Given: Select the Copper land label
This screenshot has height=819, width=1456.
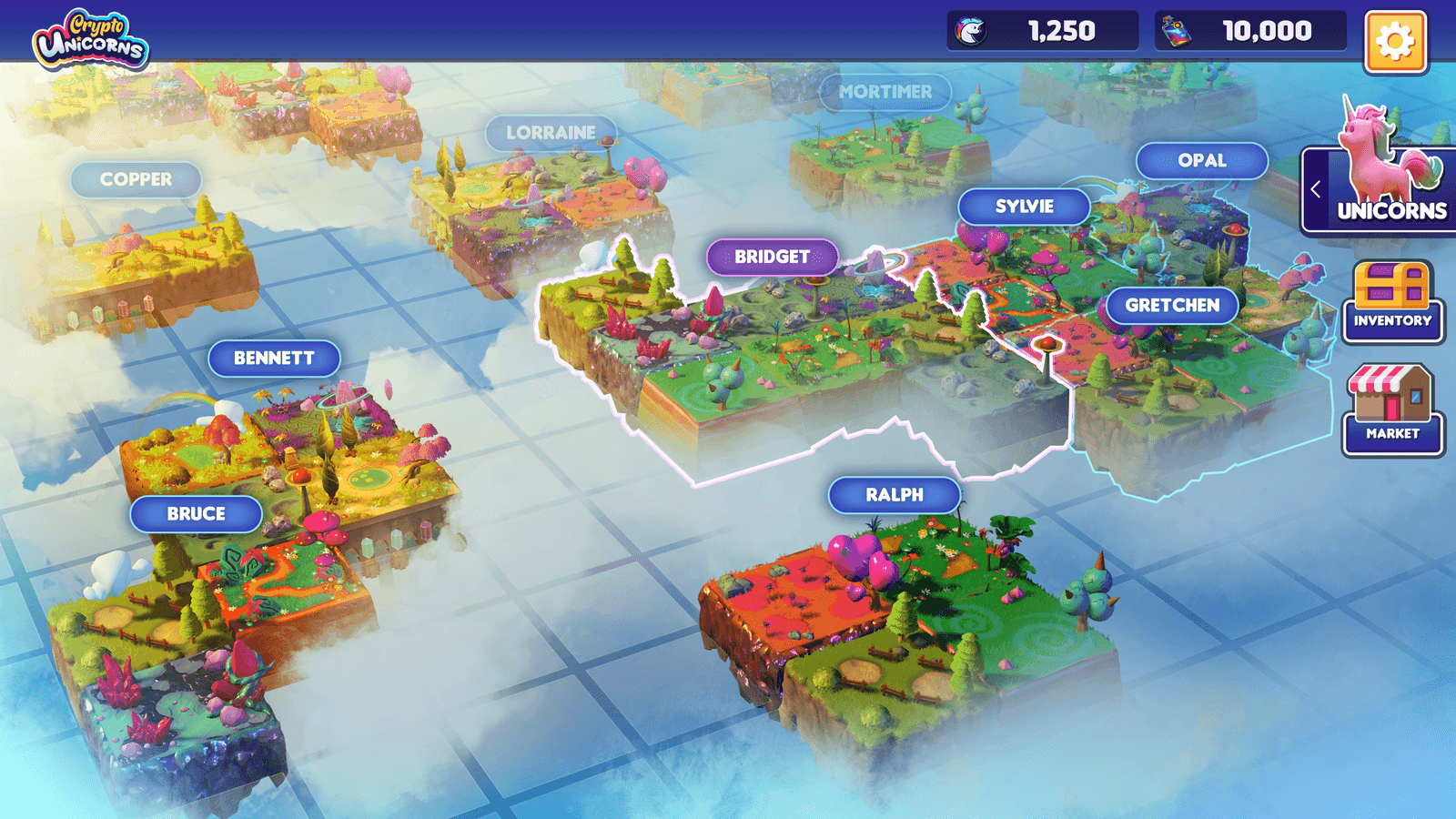Looking at the screenshot, I should pos(136,180).
